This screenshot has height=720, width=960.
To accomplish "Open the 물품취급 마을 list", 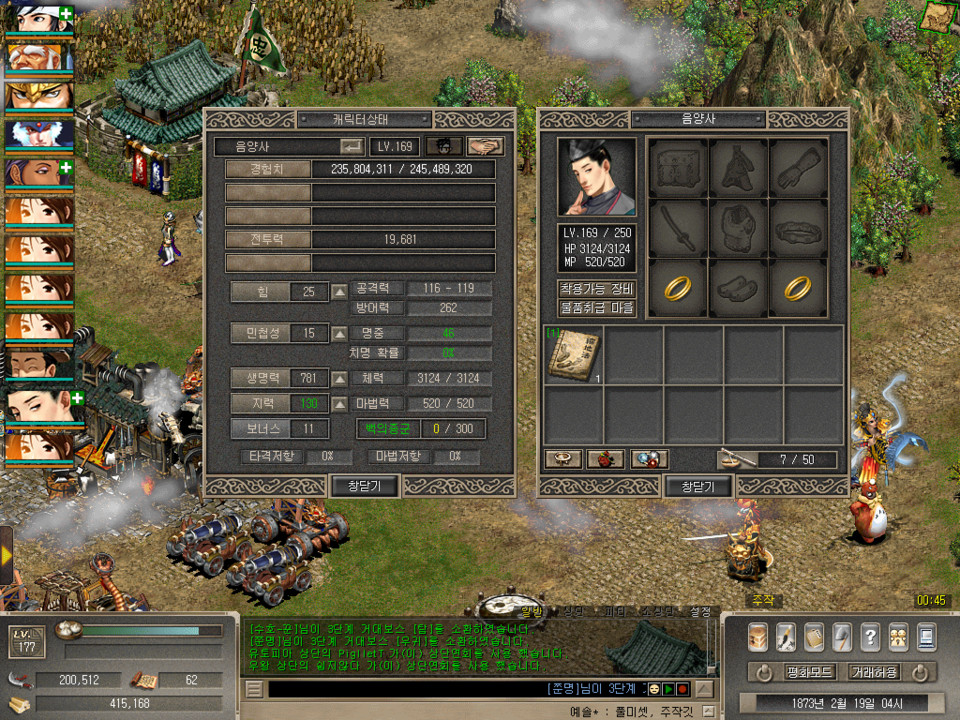I will click(597, 308).
